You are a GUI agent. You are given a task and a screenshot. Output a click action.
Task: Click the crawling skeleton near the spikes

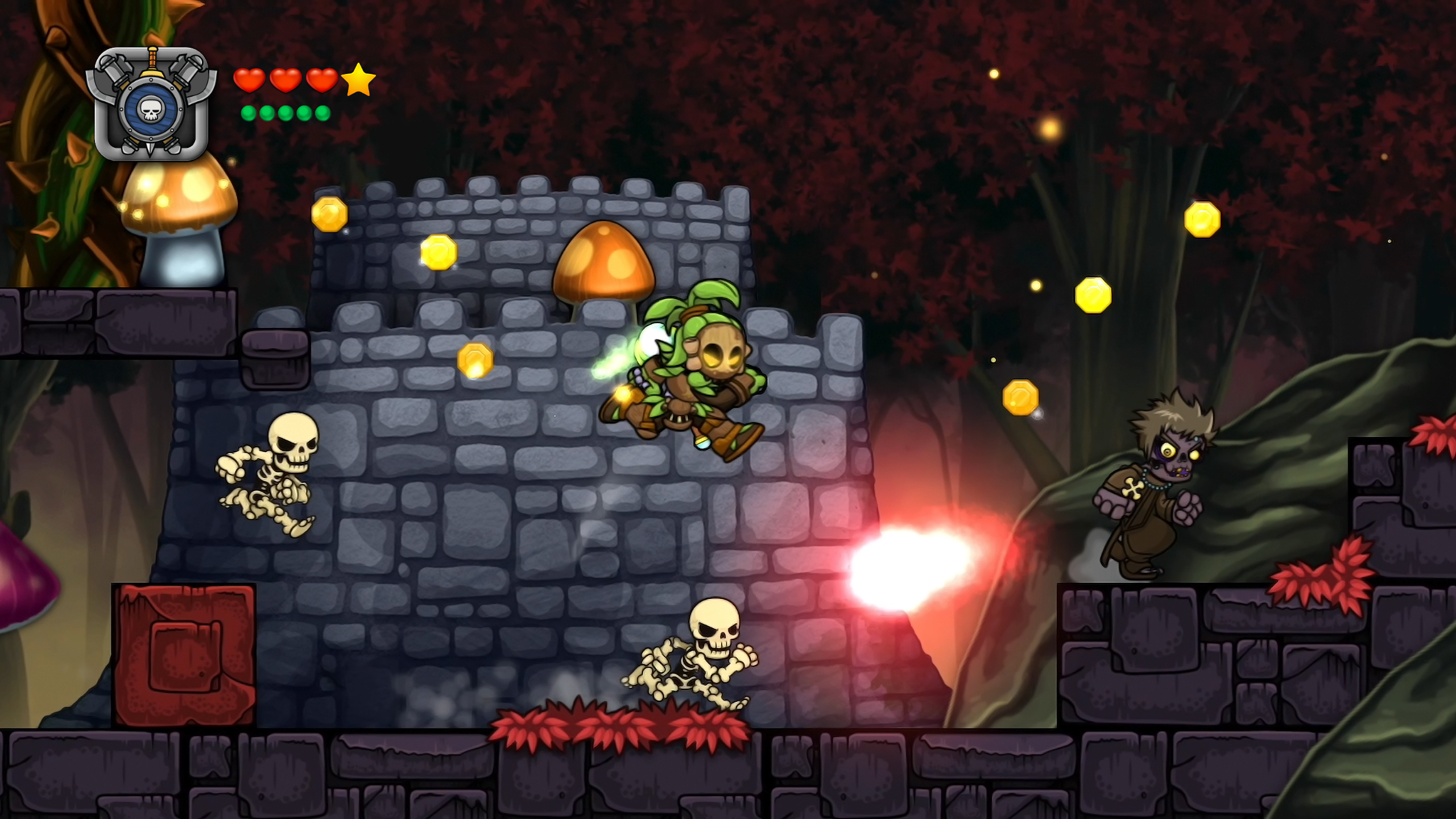[x=691, y=660]
